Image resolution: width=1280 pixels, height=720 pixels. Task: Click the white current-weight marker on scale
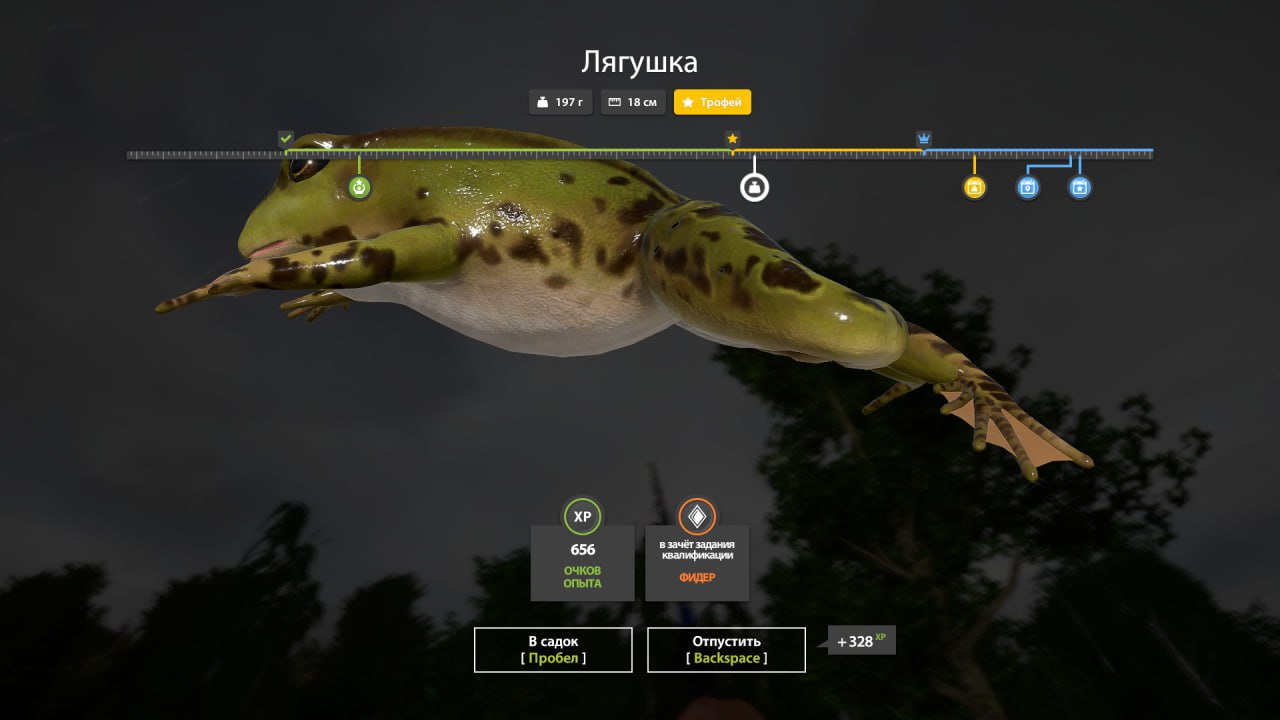754,187
